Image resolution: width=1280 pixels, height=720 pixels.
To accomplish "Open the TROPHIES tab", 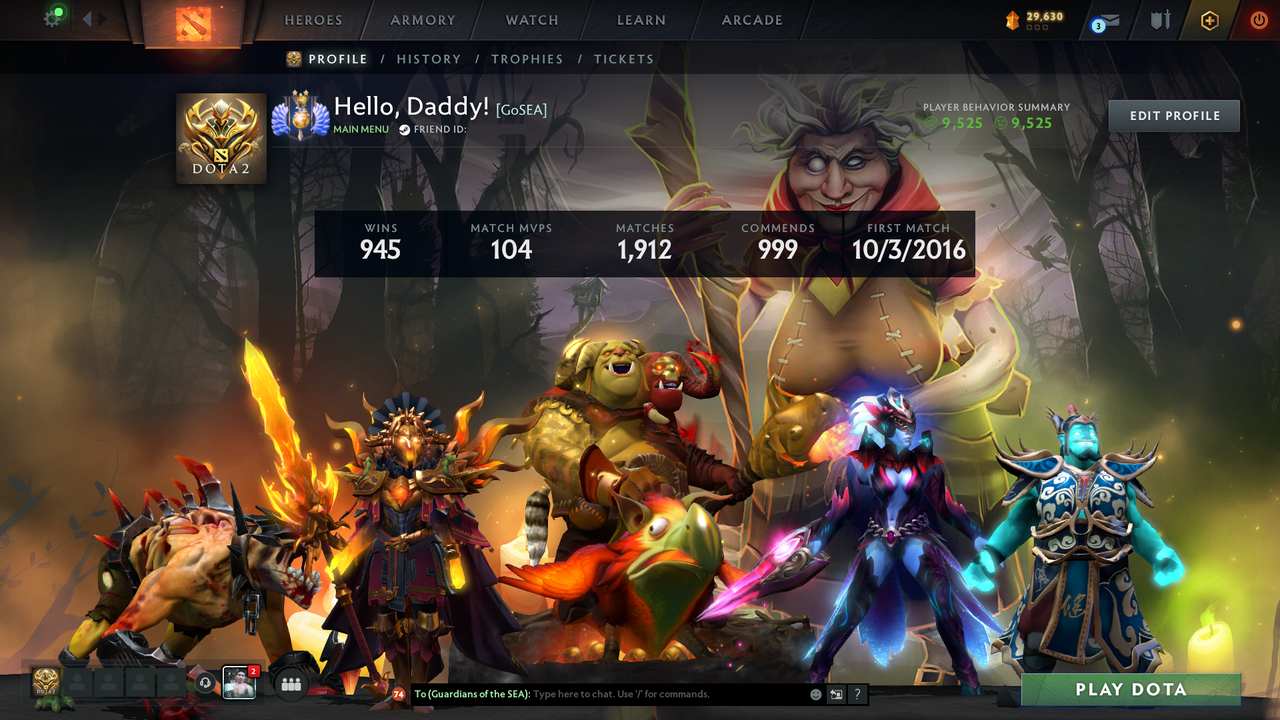I will tap(528, 59).
